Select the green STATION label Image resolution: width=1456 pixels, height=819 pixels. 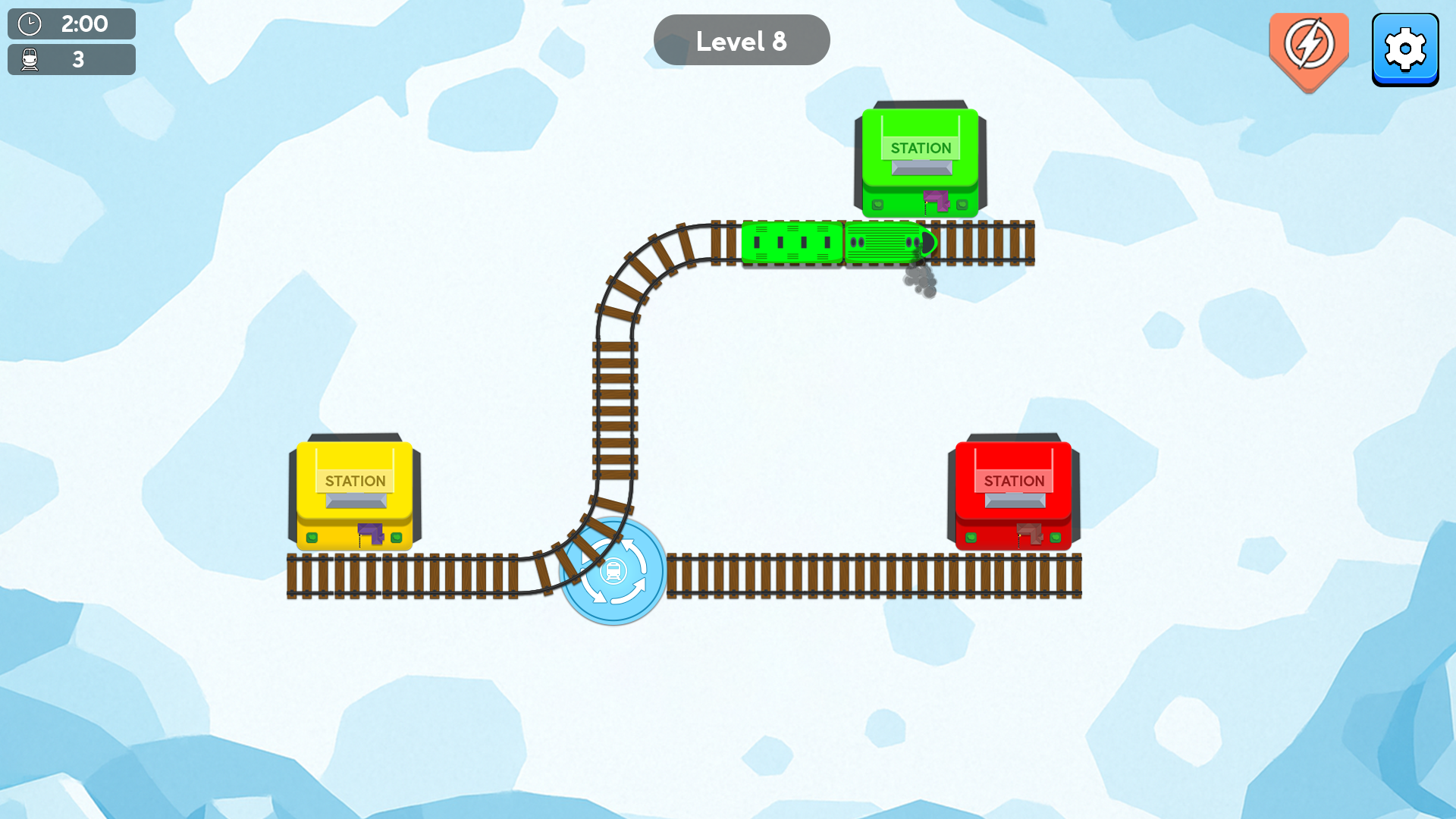coord(920,148)
